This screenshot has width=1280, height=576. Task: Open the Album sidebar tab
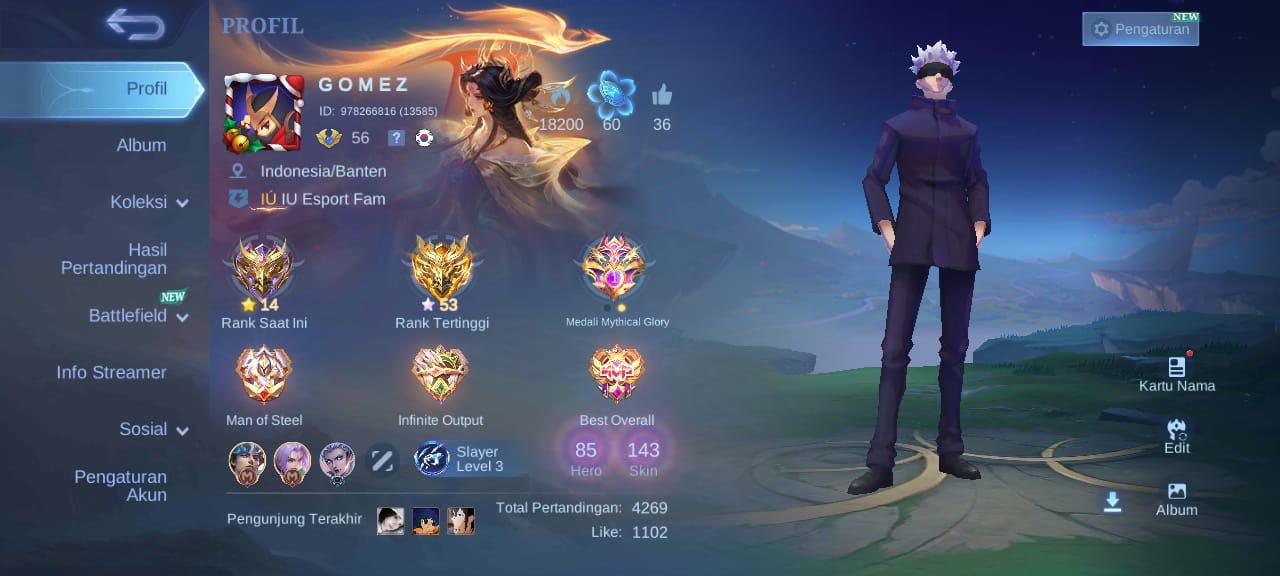(x=141, y=145)
